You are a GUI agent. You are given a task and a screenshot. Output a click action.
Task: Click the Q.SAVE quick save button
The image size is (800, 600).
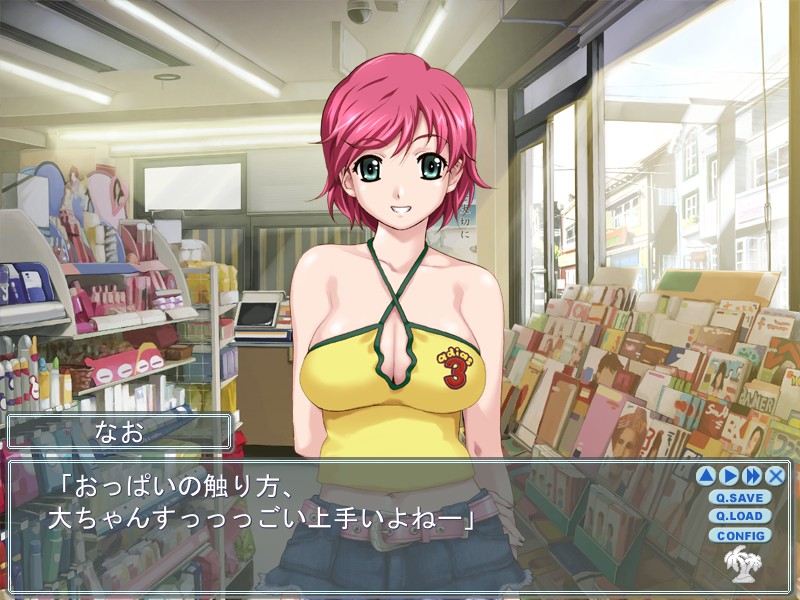739,497
